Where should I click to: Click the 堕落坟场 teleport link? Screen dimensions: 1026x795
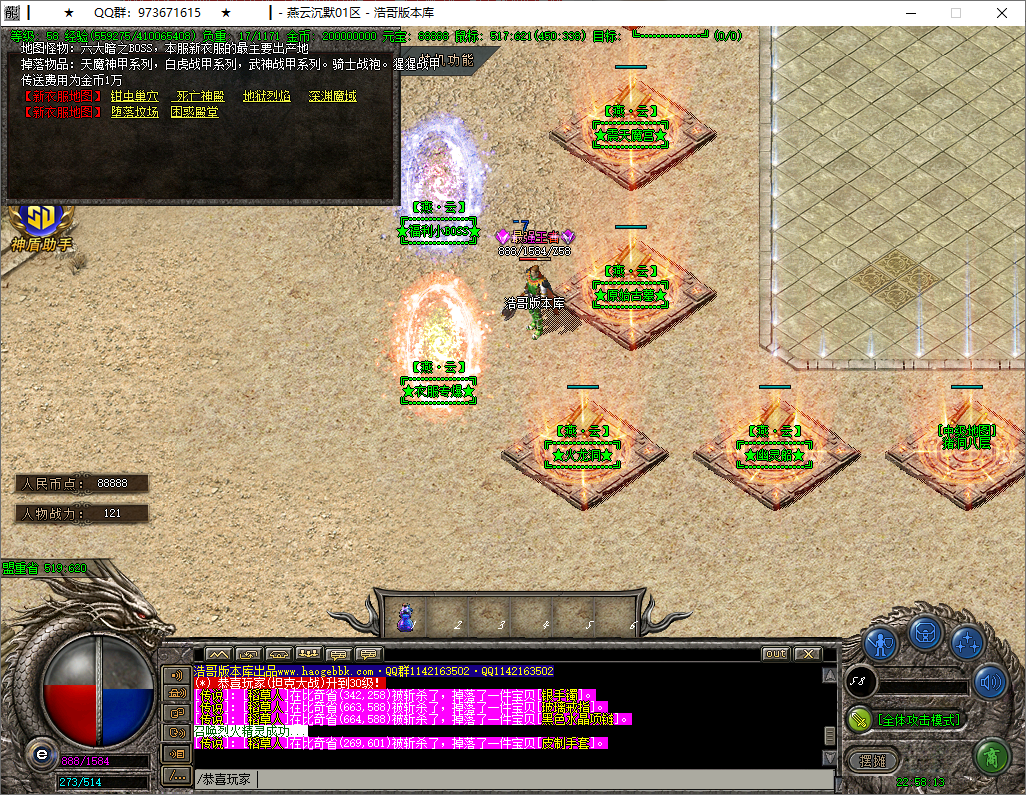134,112
